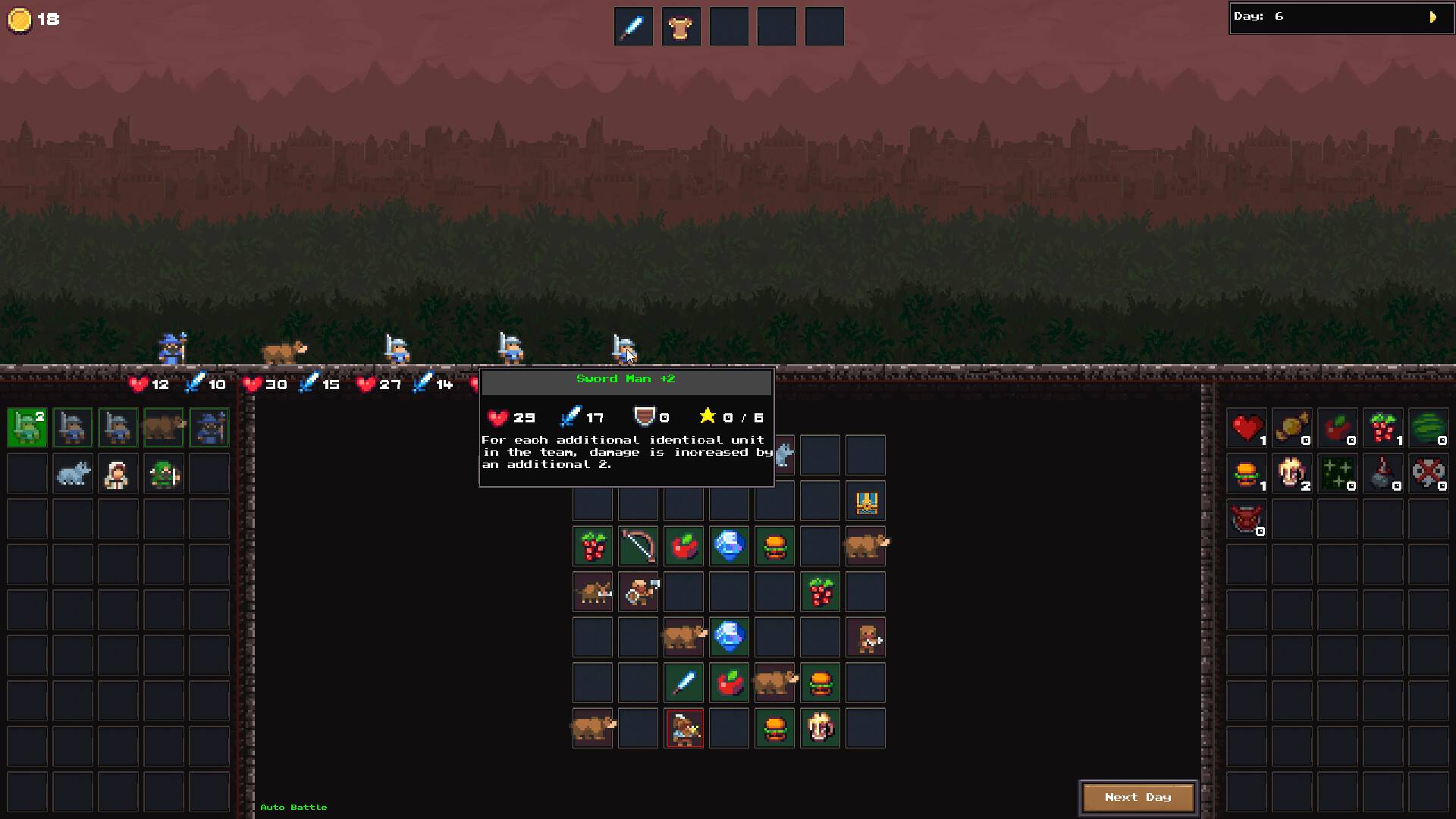The height and width of the screenshot is (819, 1456).
Task: Click the armor equipment slot at the top
Action: [x=681, y=26]
